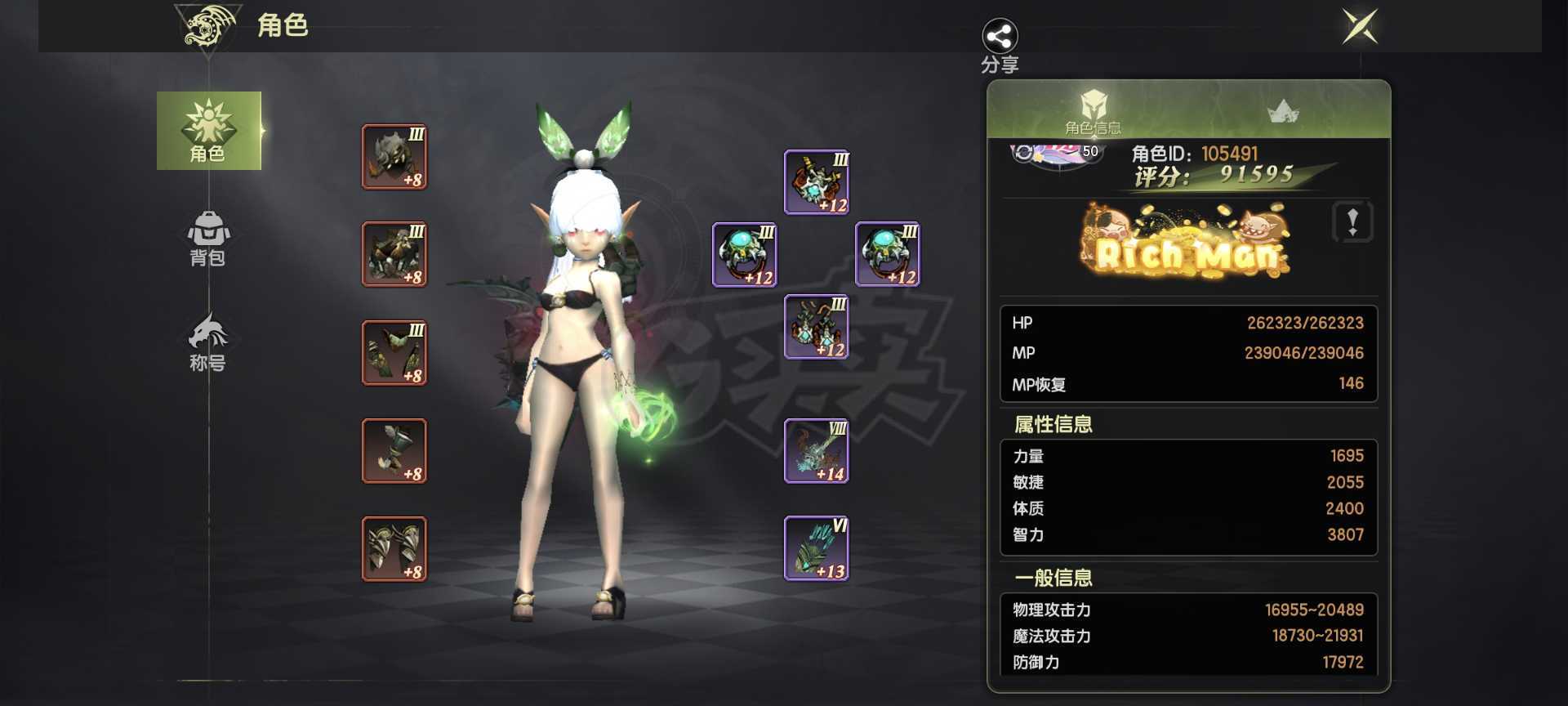Close the character screen
The image size is (1568, 706).
[1360, 26]
